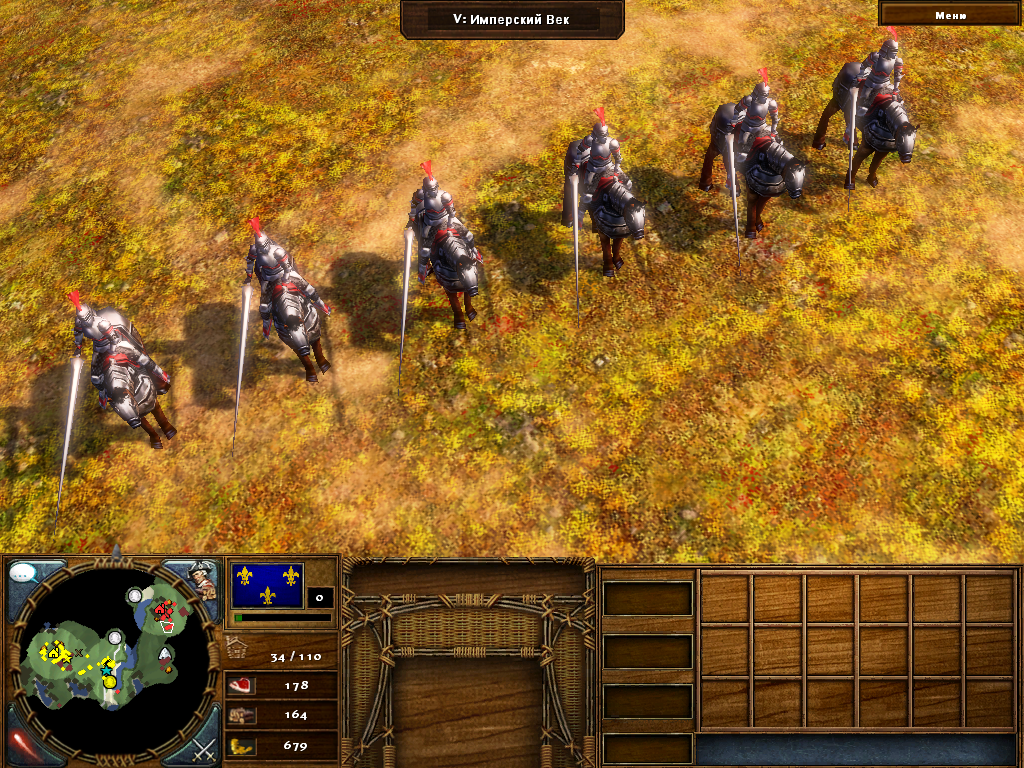Click the V: Имперский Век age banner
Screen dimensions: 1024x768
[512, 18]
